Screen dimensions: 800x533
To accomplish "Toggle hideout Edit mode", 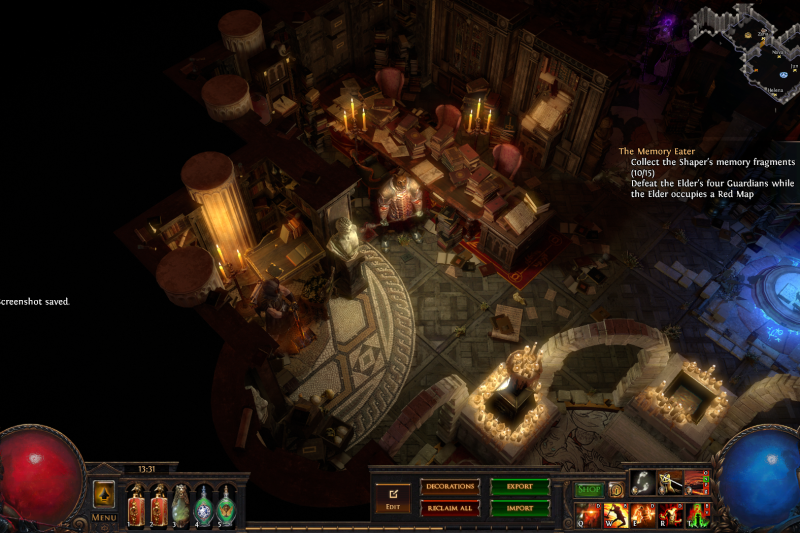I will pyautogui.click(x=393, y=497).
